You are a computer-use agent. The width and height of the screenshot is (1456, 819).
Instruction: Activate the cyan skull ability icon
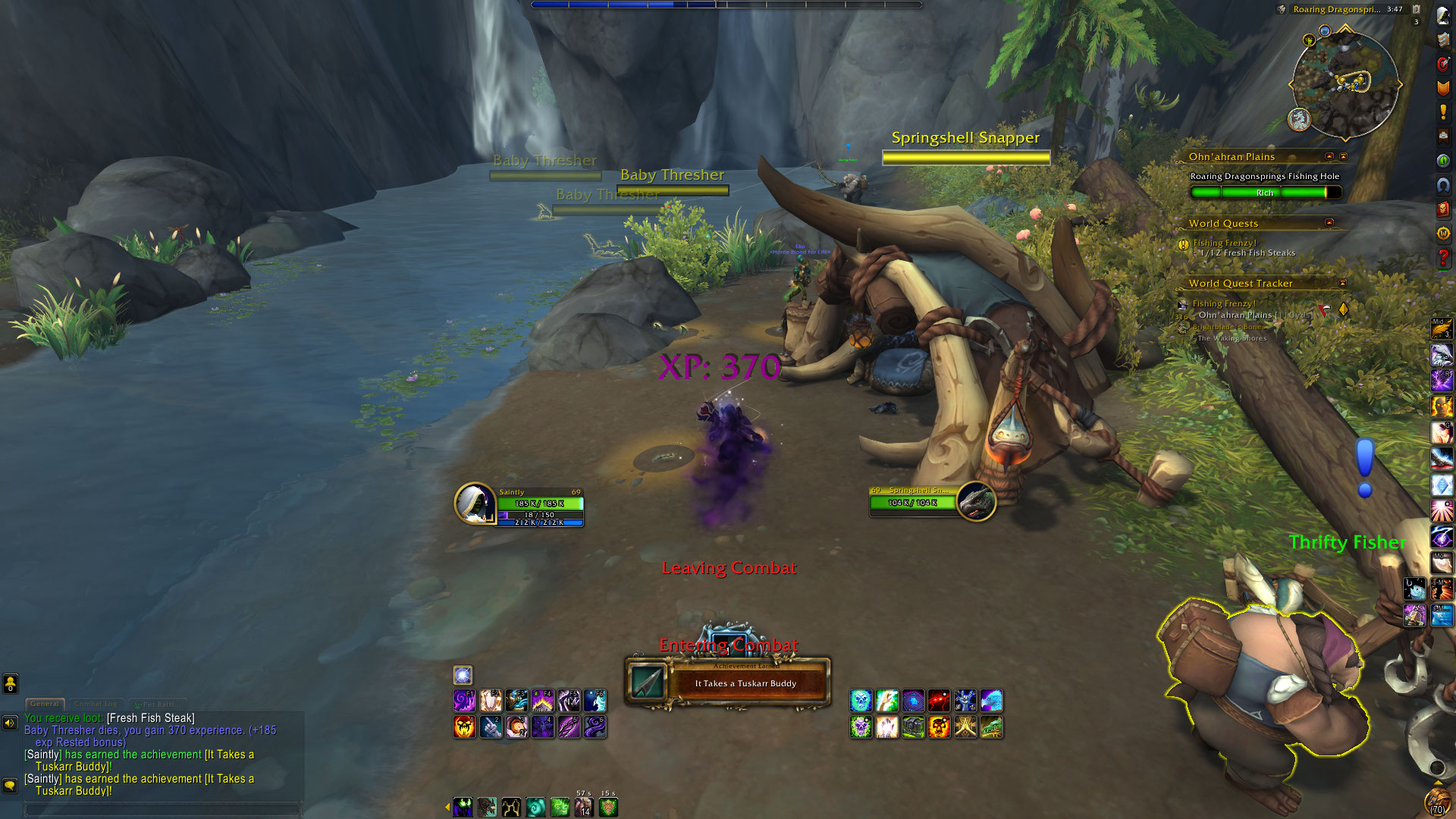coord(861,700)
